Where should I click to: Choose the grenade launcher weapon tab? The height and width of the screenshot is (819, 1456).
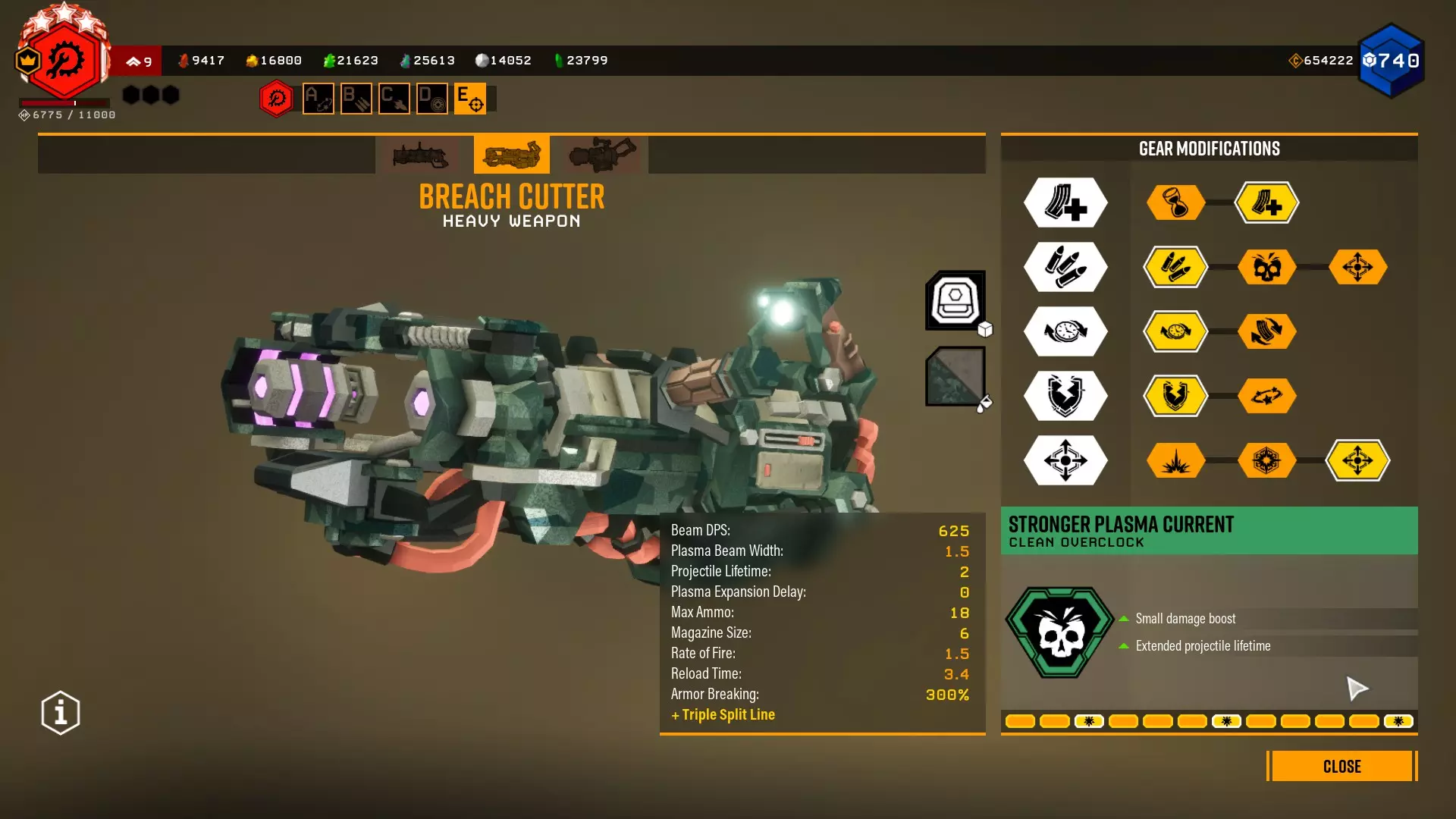point(421,155)
